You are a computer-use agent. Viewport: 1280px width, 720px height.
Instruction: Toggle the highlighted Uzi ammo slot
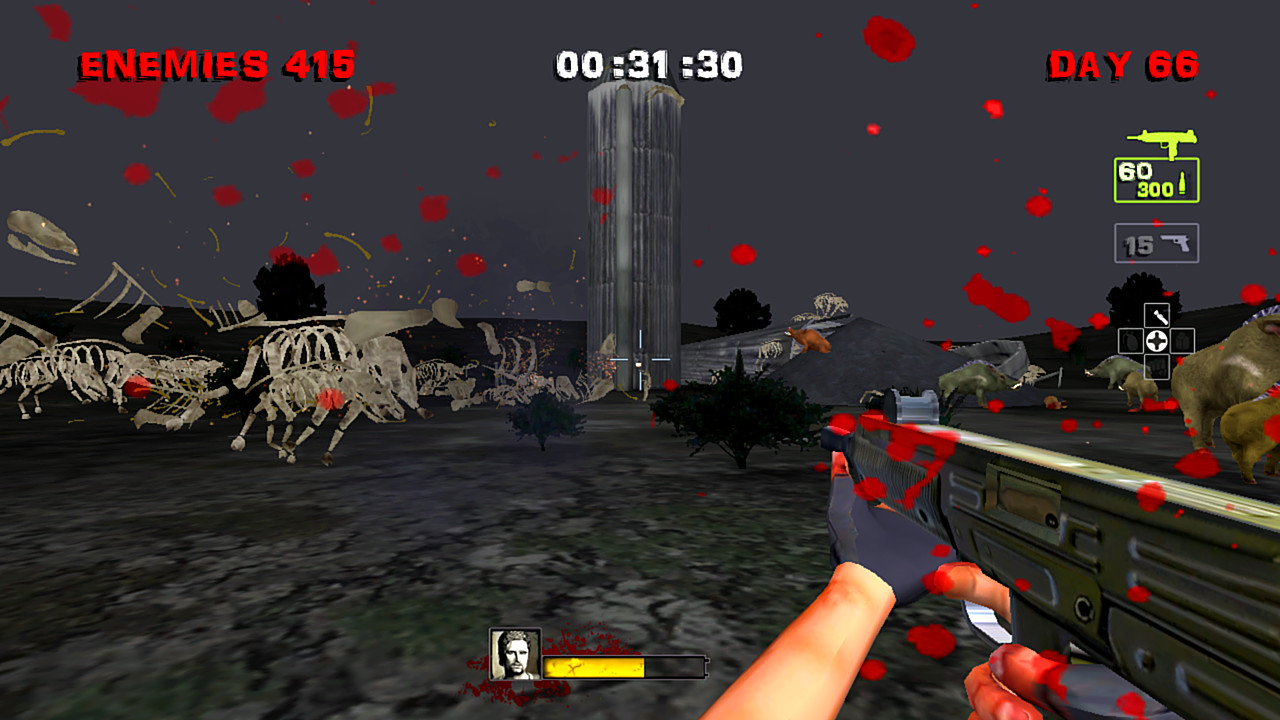click(x=1155, y=180)
